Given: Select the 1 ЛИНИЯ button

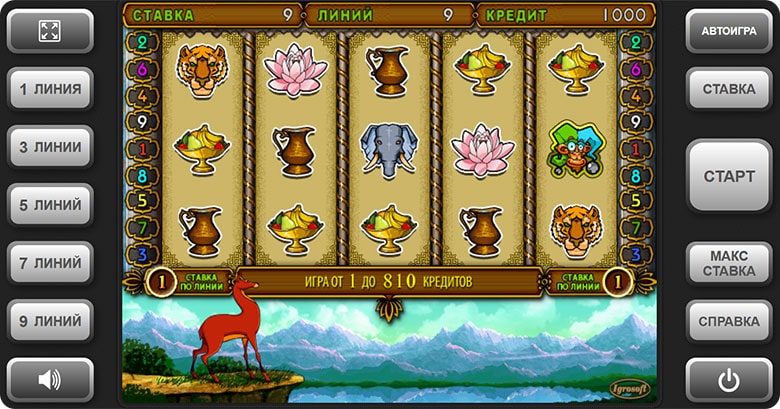Looking at the screenshot, I should [50, 89].
